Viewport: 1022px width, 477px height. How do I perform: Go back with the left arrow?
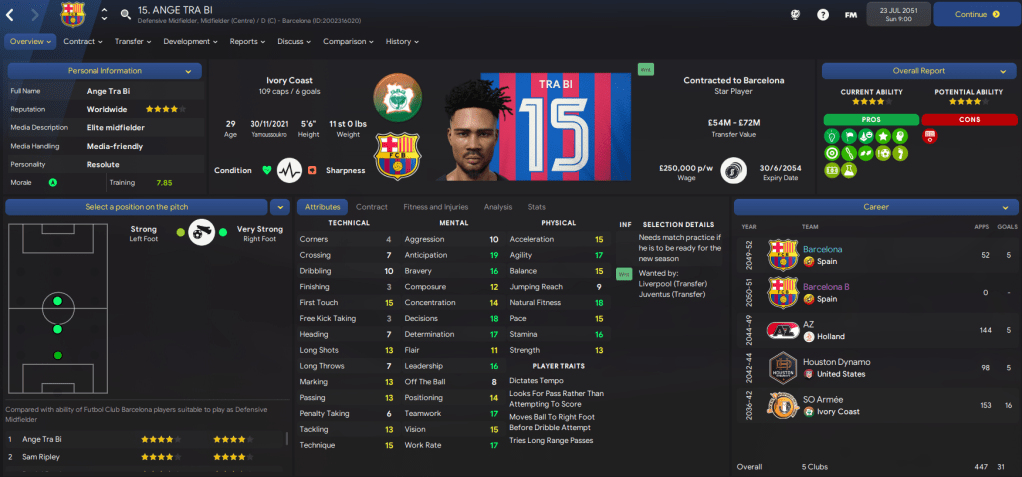pos(11,14)
